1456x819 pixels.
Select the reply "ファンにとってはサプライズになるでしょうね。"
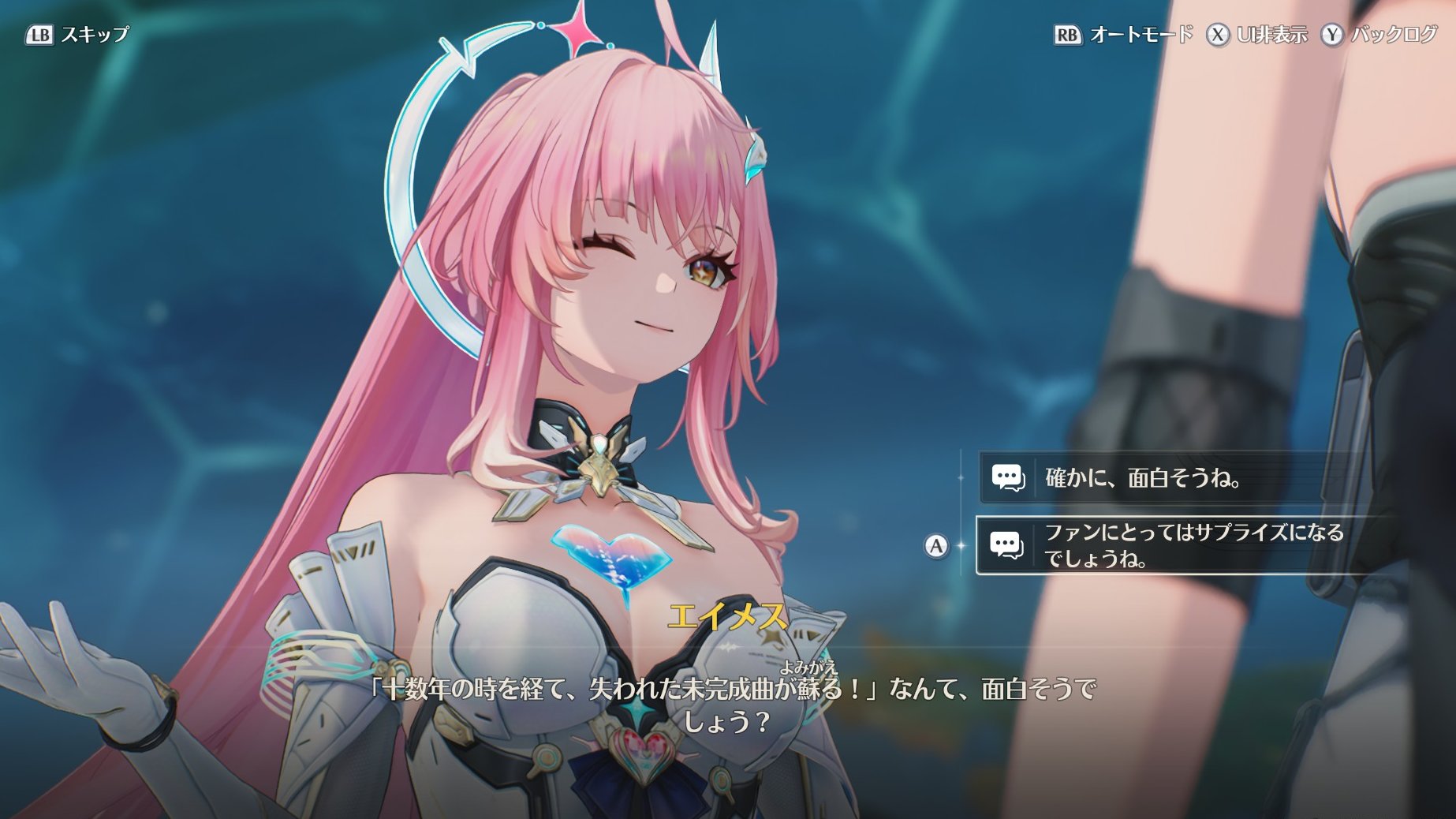pyautogui.click(x=1183, y=545)
